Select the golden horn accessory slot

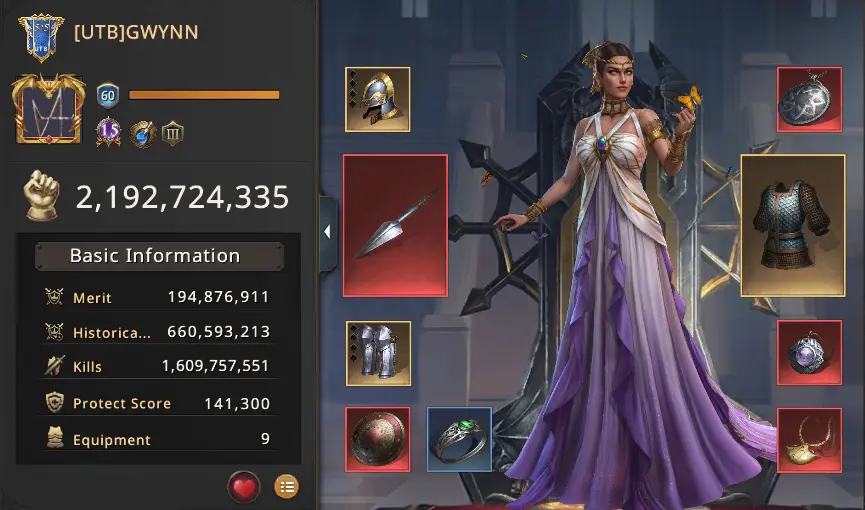coord(809,440)
